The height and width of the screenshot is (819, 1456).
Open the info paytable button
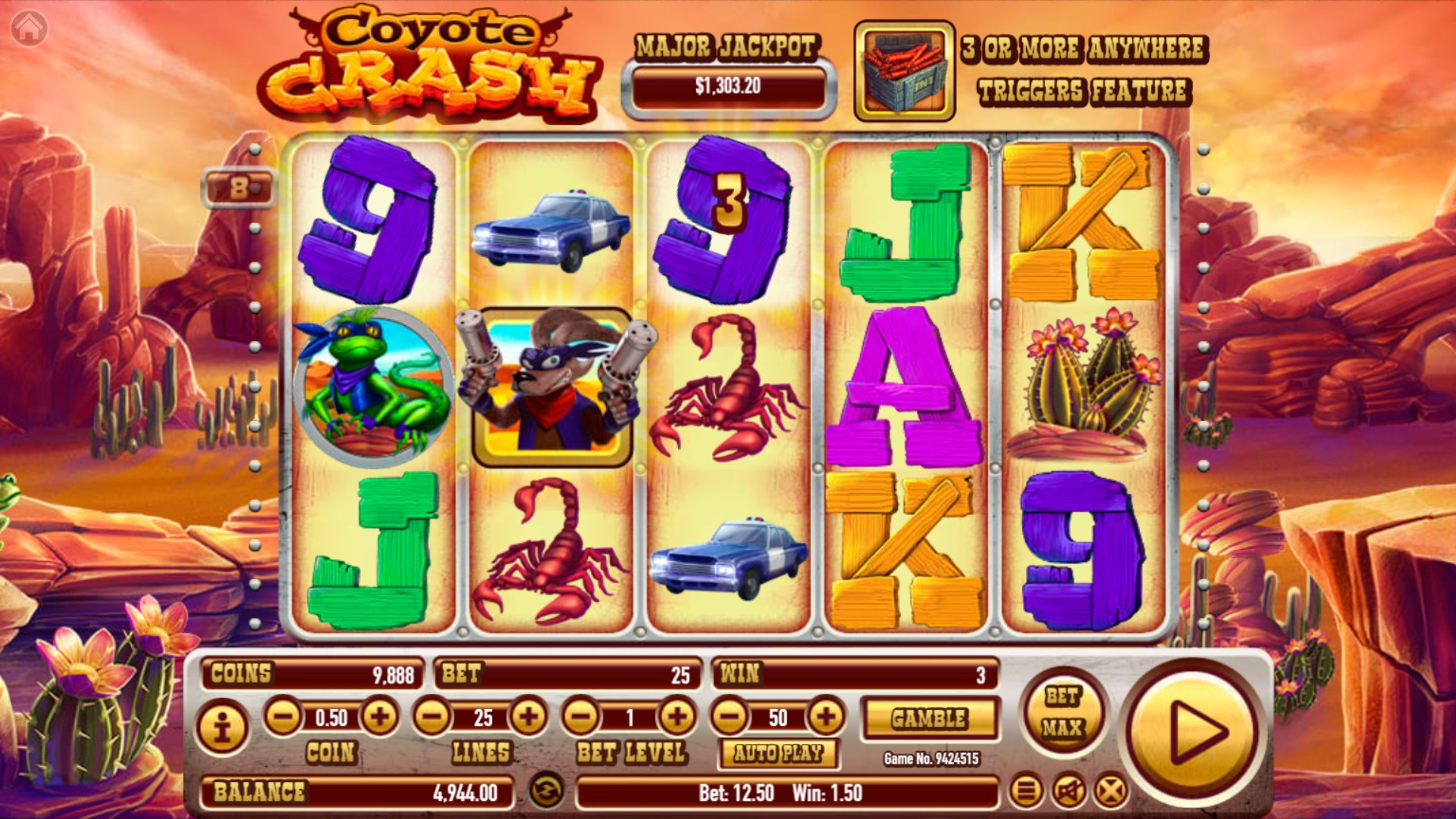(222, 728)
